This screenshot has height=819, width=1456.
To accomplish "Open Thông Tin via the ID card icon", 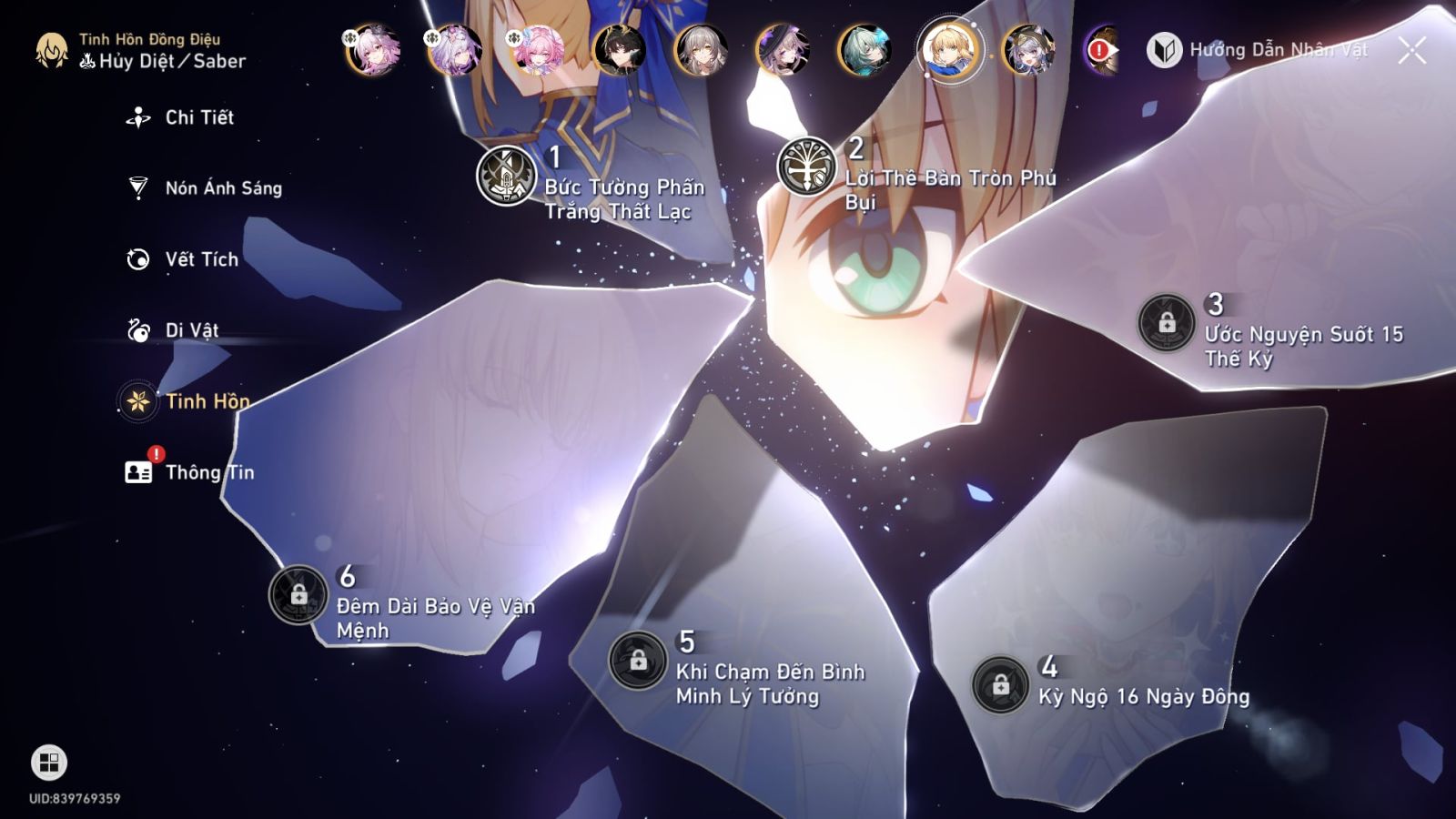I will click(x=136, y=472).
